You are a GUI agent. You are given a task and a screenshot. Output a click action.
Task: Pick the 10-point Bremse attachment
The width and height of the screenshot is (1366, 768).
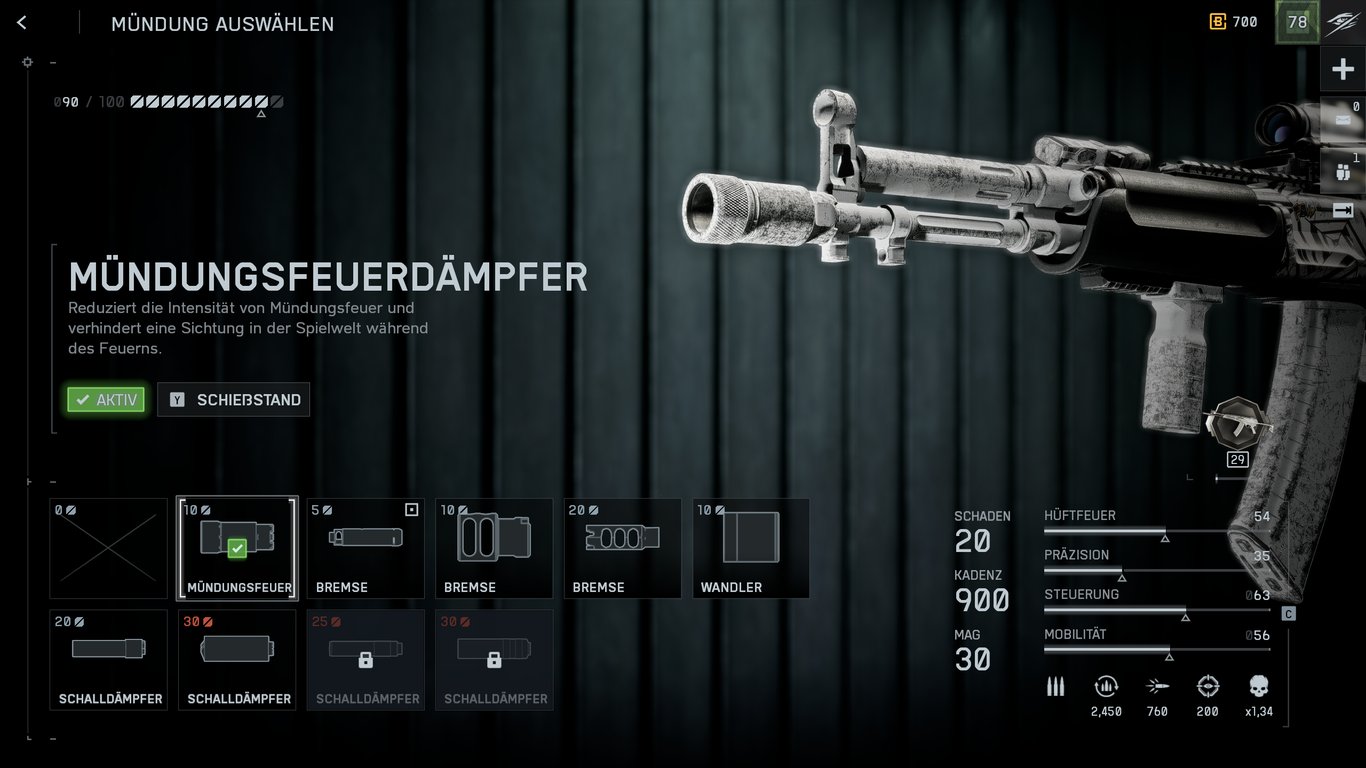point(494,548)
